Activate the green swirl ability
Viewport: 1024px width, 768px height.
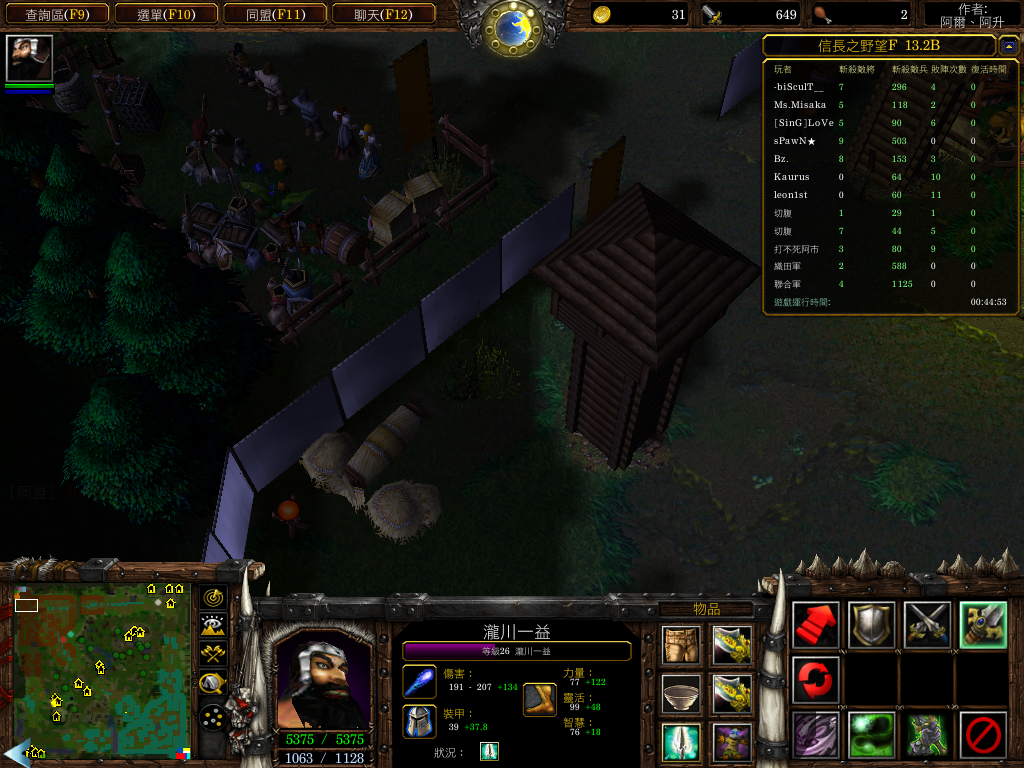coord(871,735)
